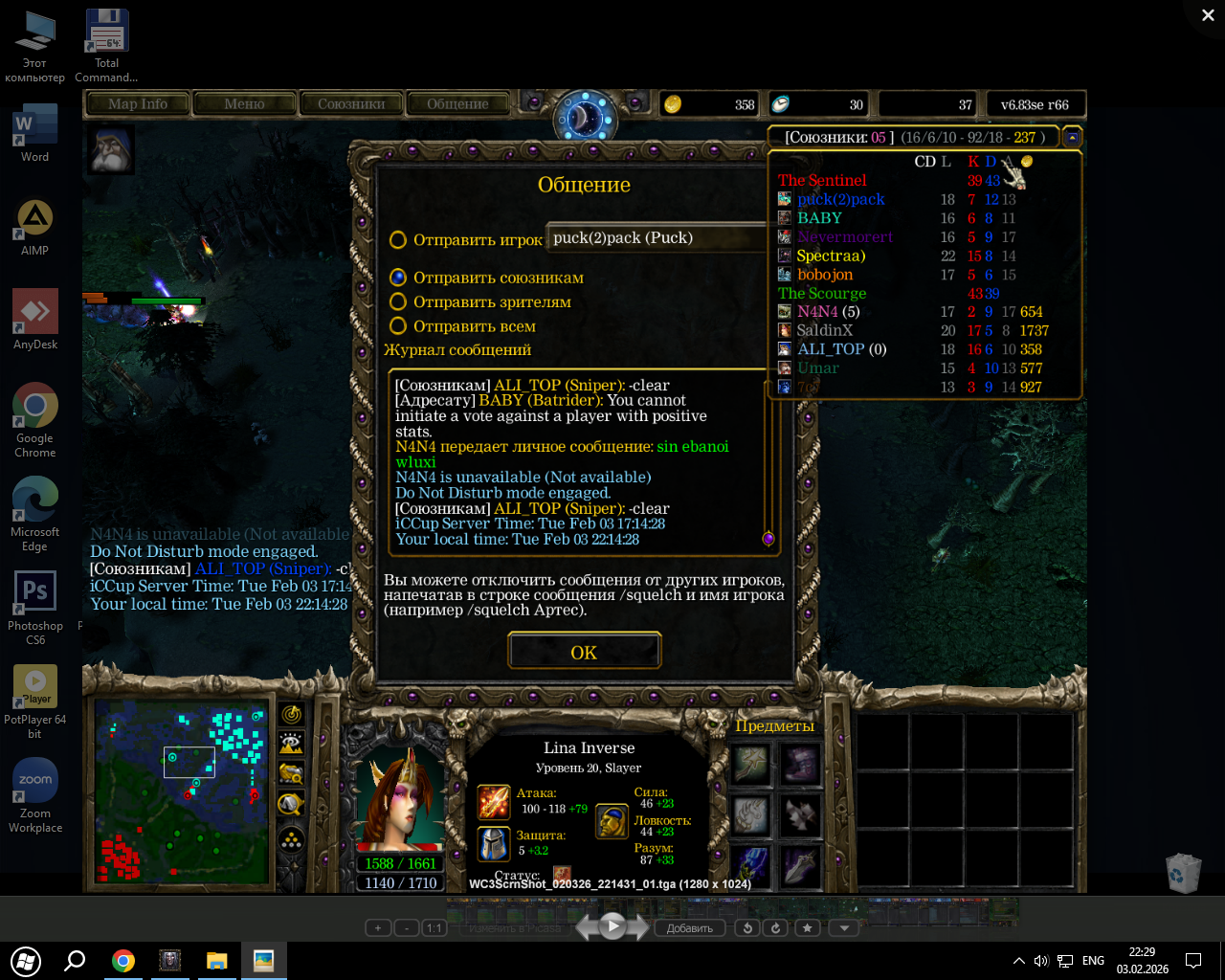
Task: Toggle the minimap terrain display button
Action: [x=291, y=744]
